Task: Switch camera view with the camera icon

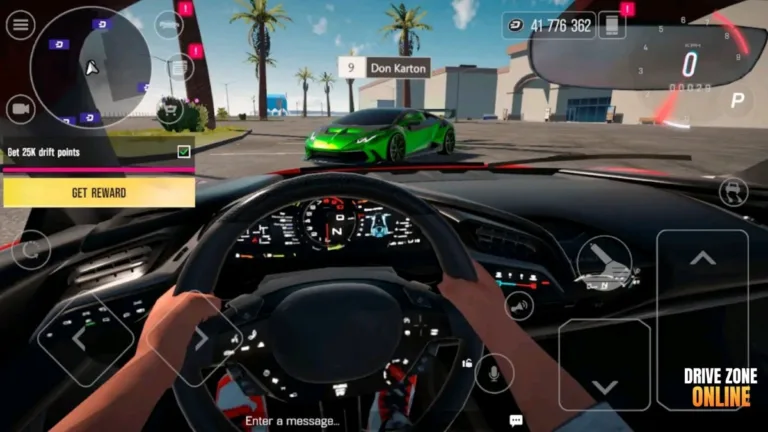Action: point(20,108)
